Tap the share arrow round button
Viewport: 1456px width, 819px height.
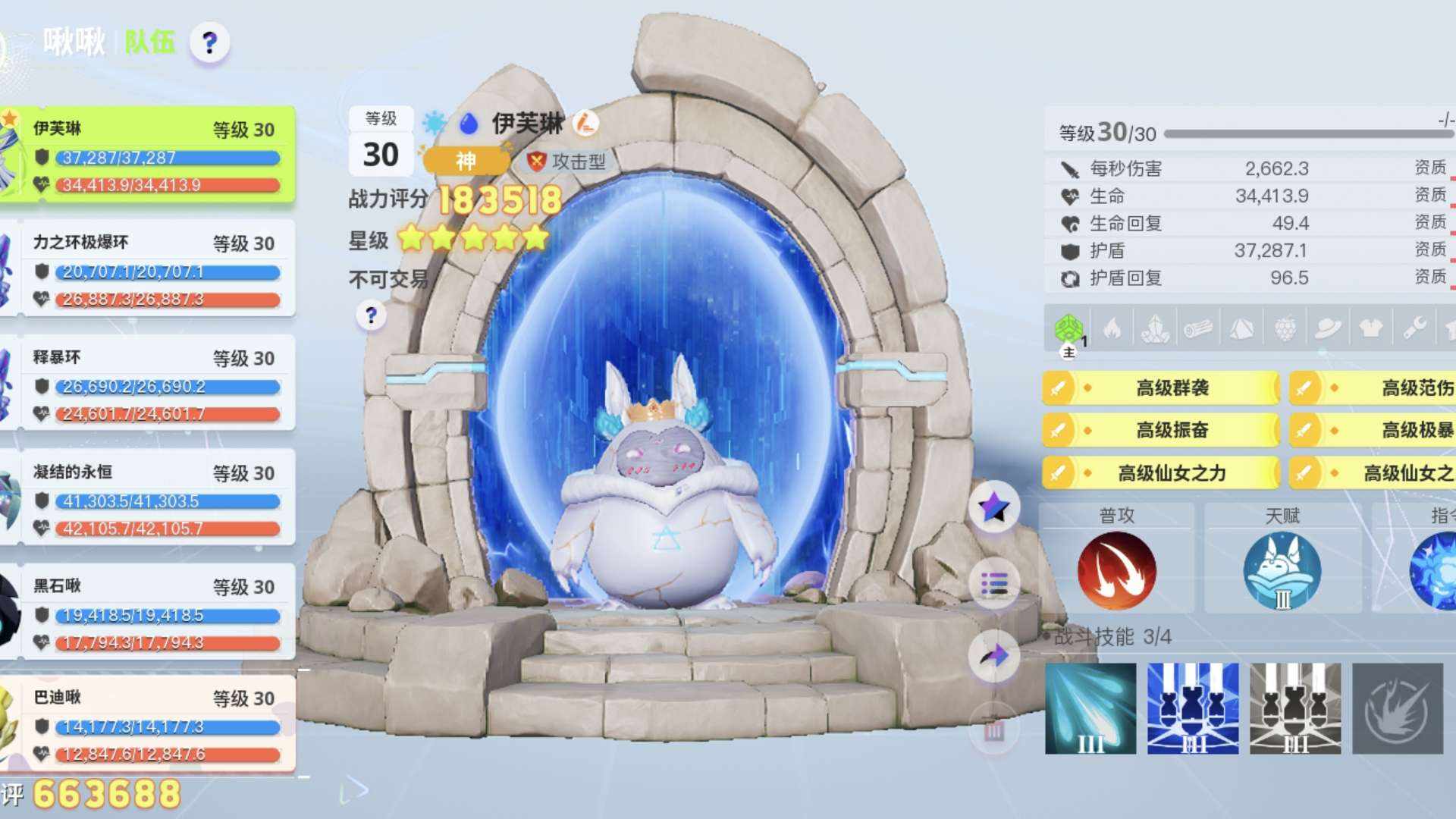click(x=994, y=656)
